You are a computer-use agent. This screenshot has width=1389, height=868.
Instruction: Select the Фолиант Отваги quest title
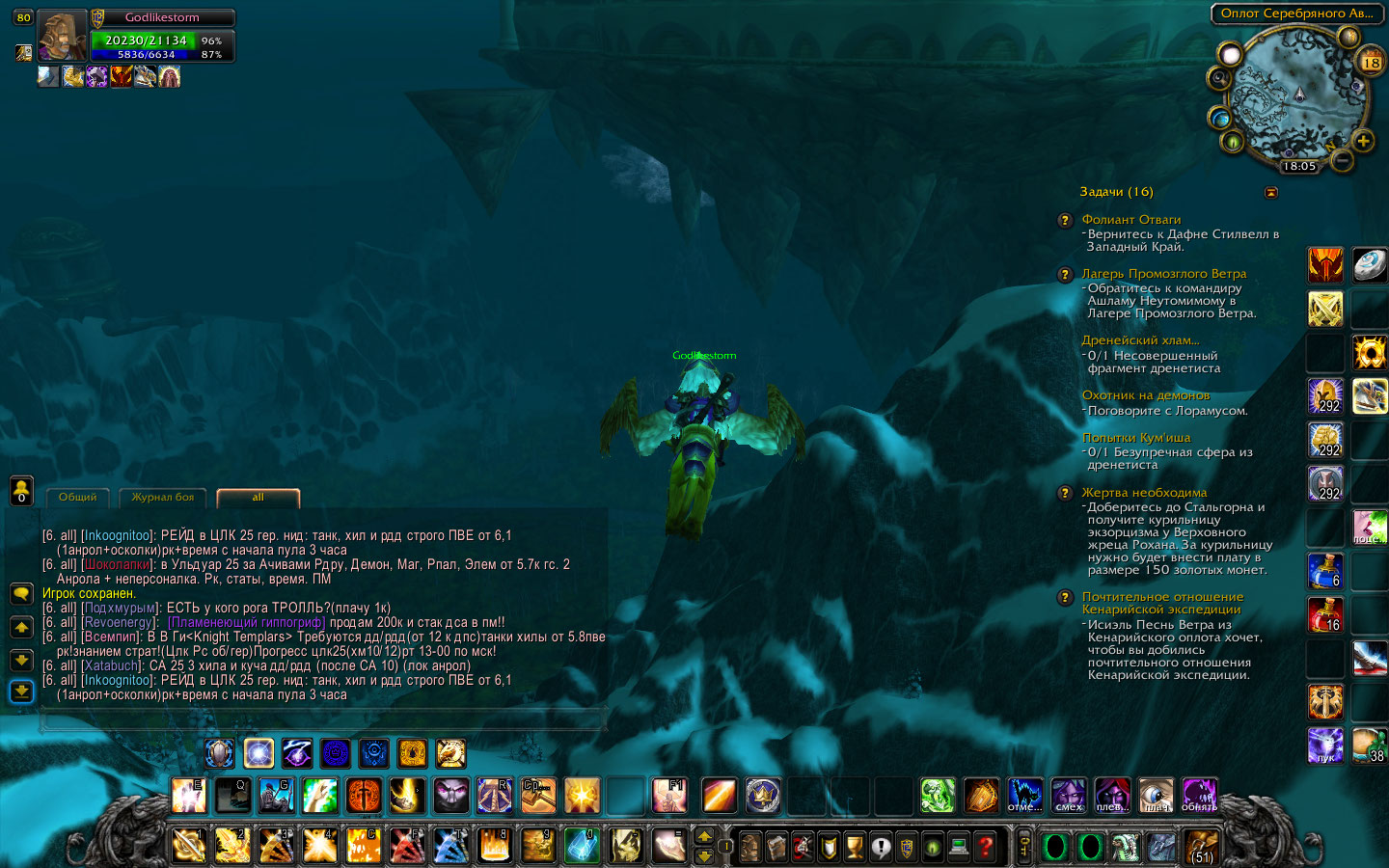1130,220
